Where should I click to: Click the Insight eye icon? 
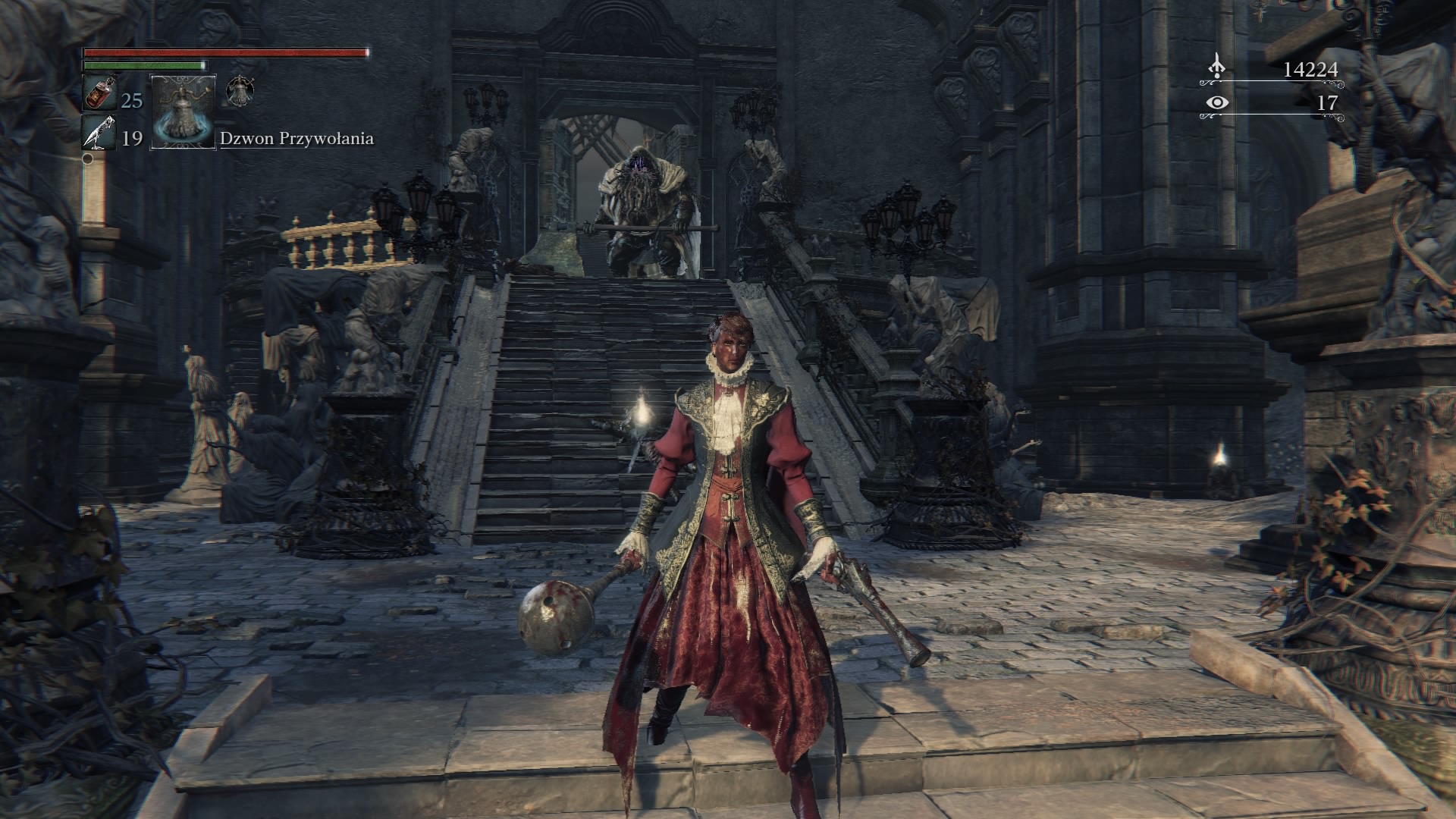click(x=1216, y=102)
